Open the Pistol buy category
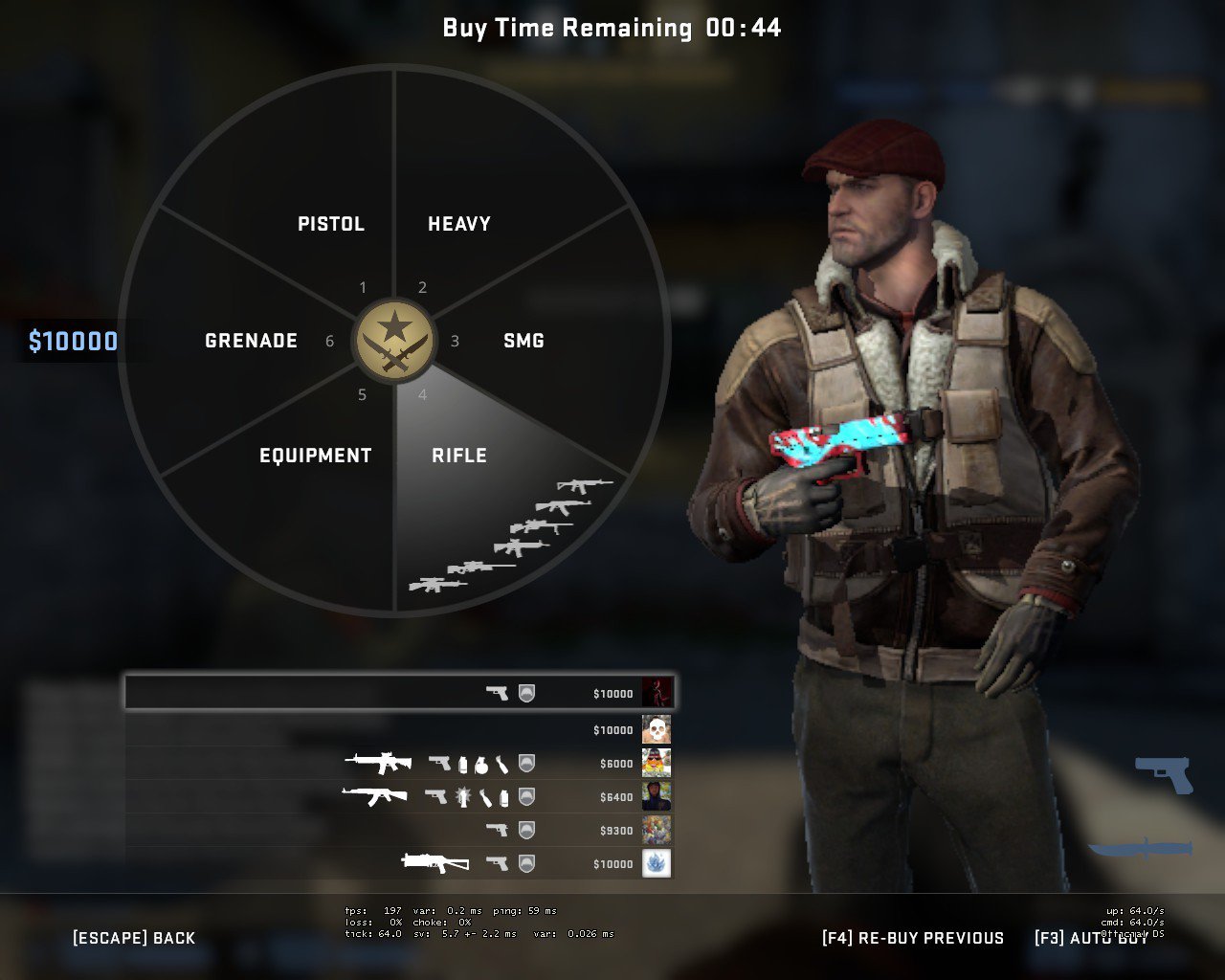1225x980 pixels. tap(330, 224)
